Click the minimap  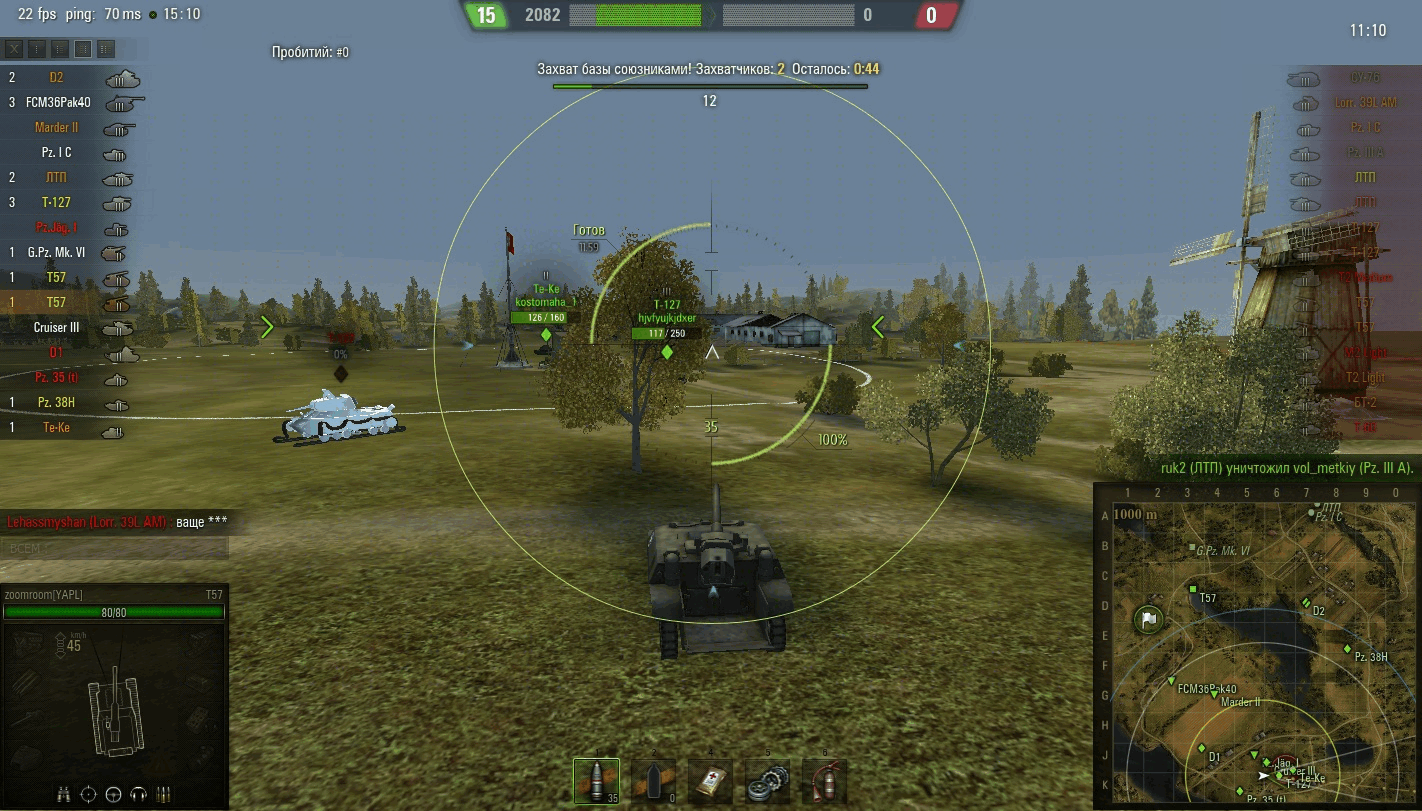(x=1255, y=645)
